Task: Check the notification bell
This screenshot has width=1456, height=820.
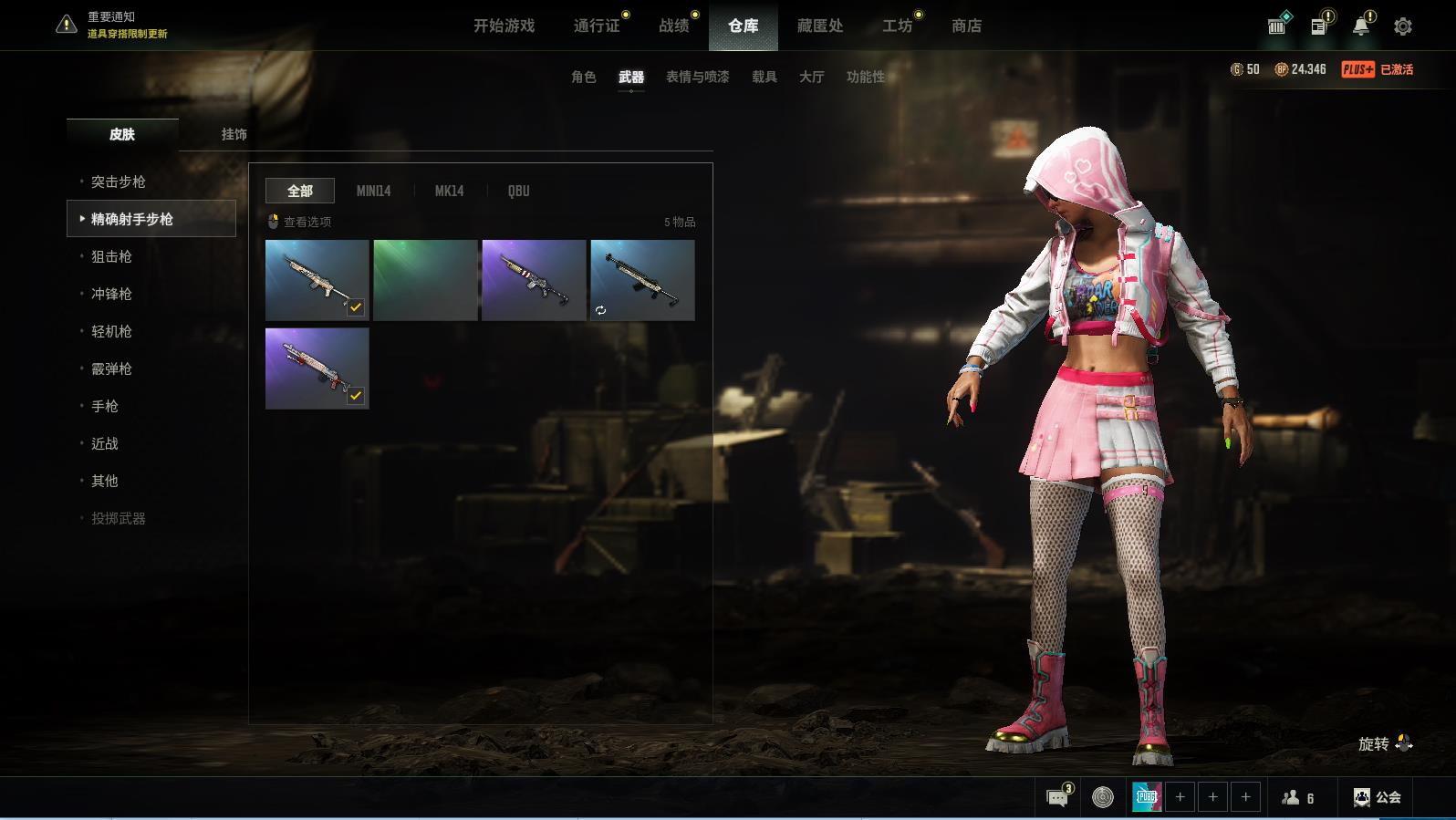Action: click(x=1360, y=26)
